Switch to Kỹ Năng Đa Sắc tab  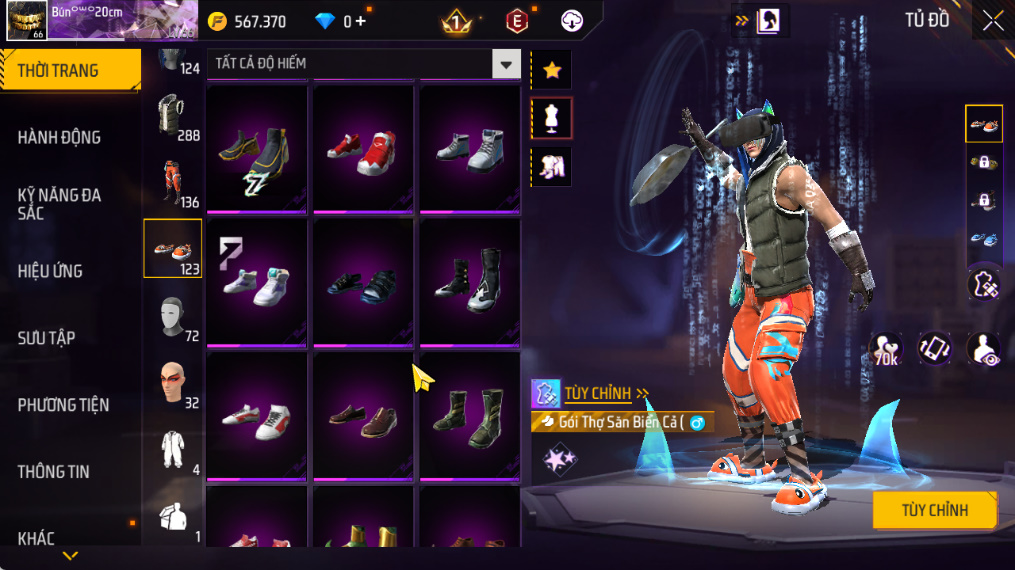(x=59, y=204)
